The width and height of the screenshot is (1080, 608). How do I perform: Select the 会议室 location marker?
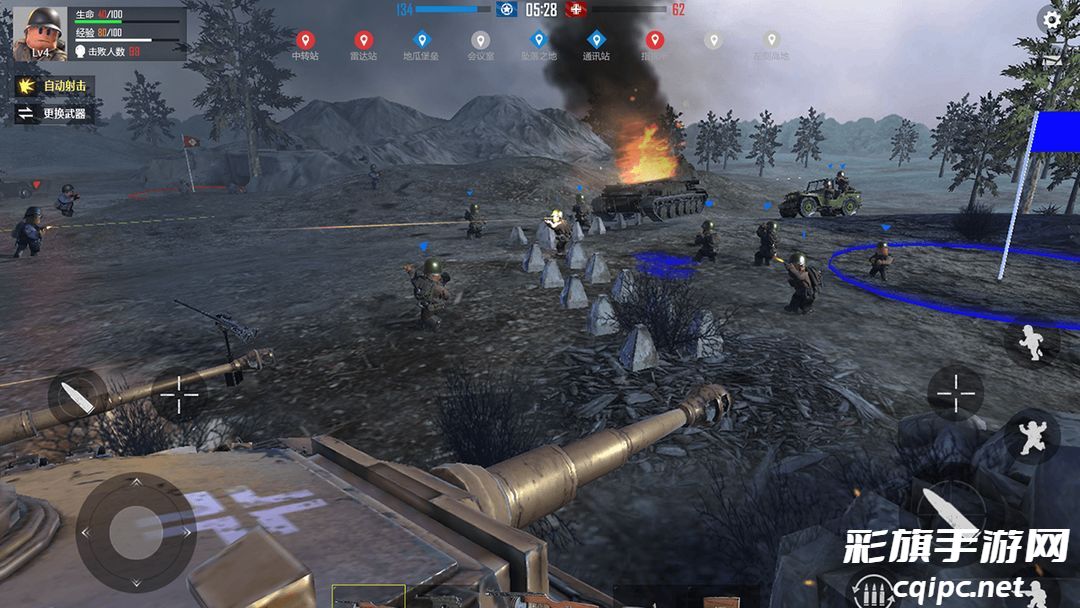(x=480, y=41)
